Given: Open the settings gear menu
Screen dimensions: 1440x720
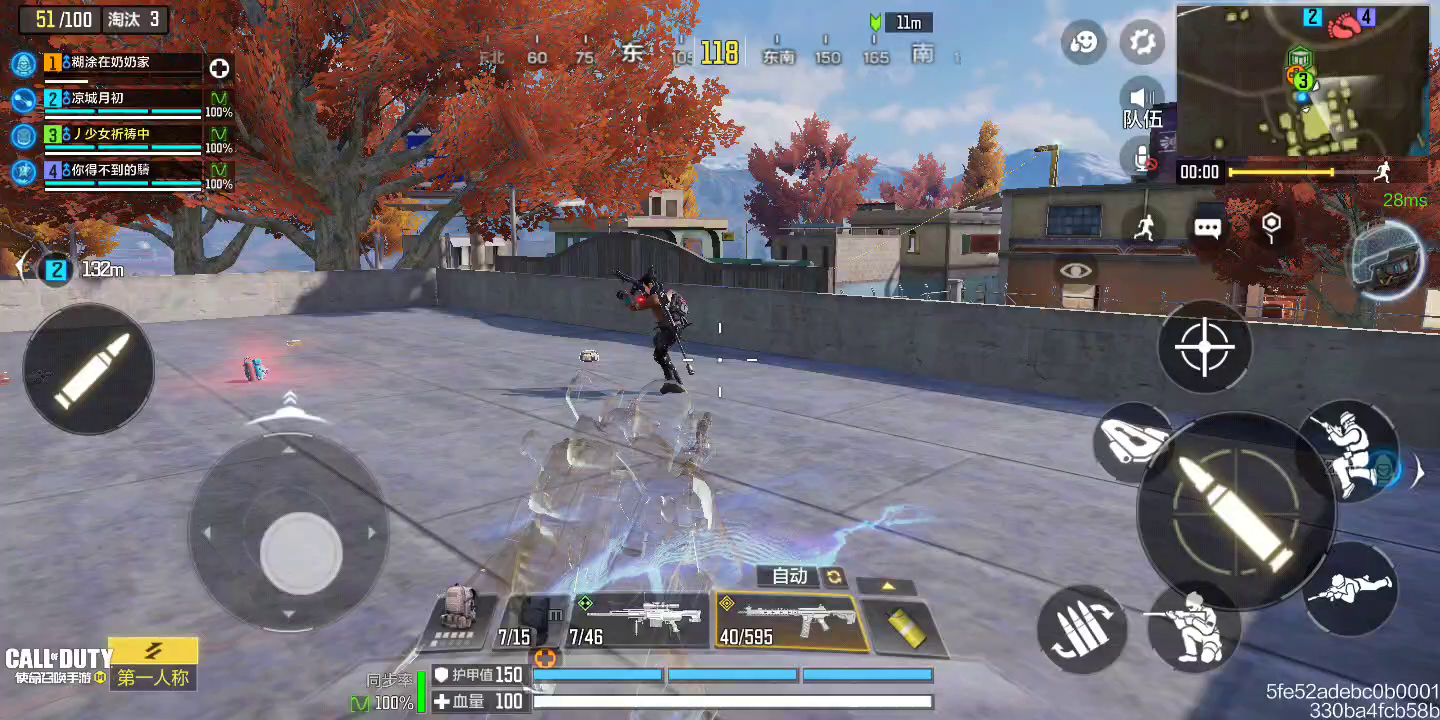Looking at the screenshot, I should (1141, 42).
